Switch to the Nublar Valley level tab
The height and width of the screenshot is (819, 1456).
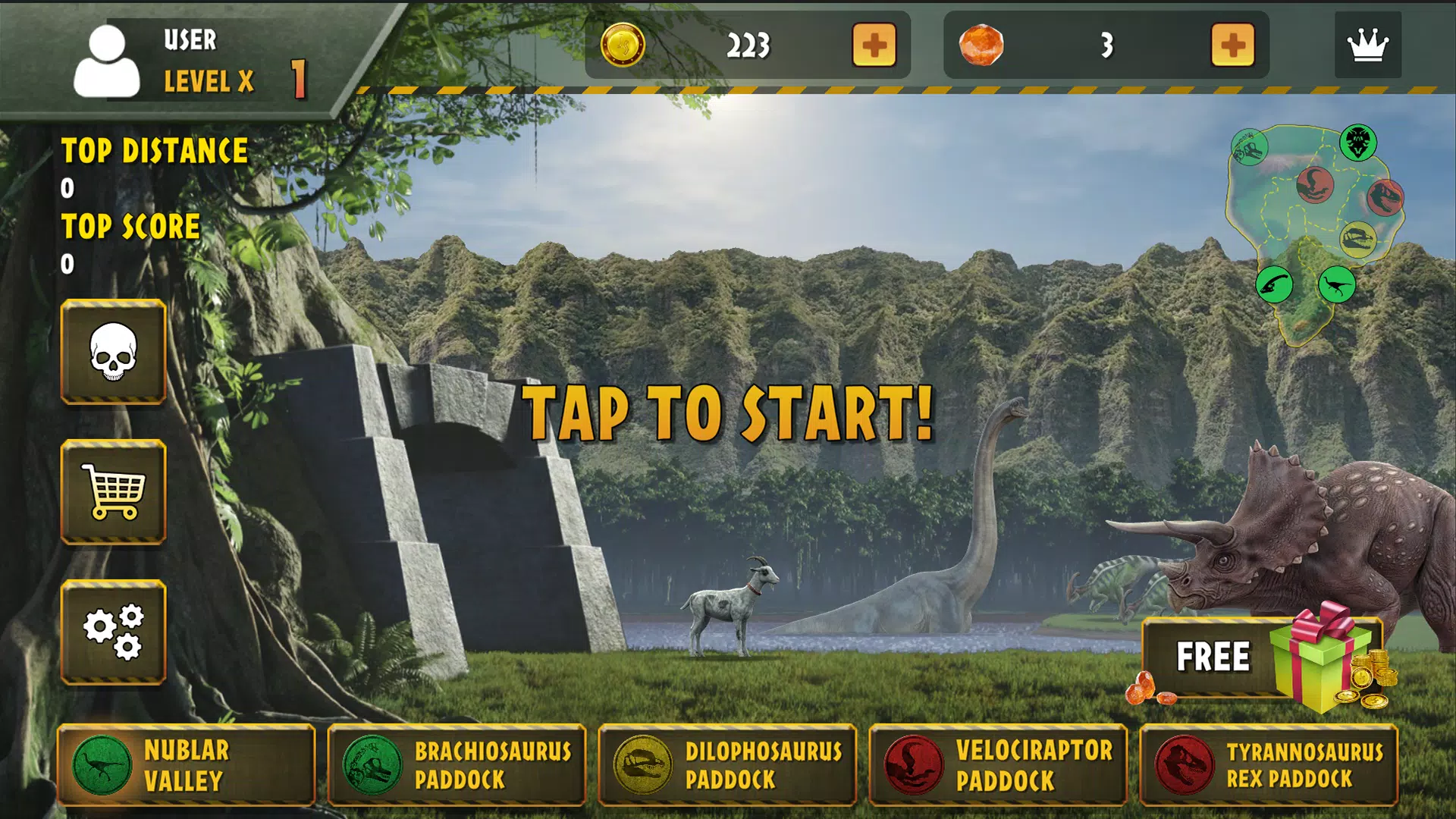(186, 764)
